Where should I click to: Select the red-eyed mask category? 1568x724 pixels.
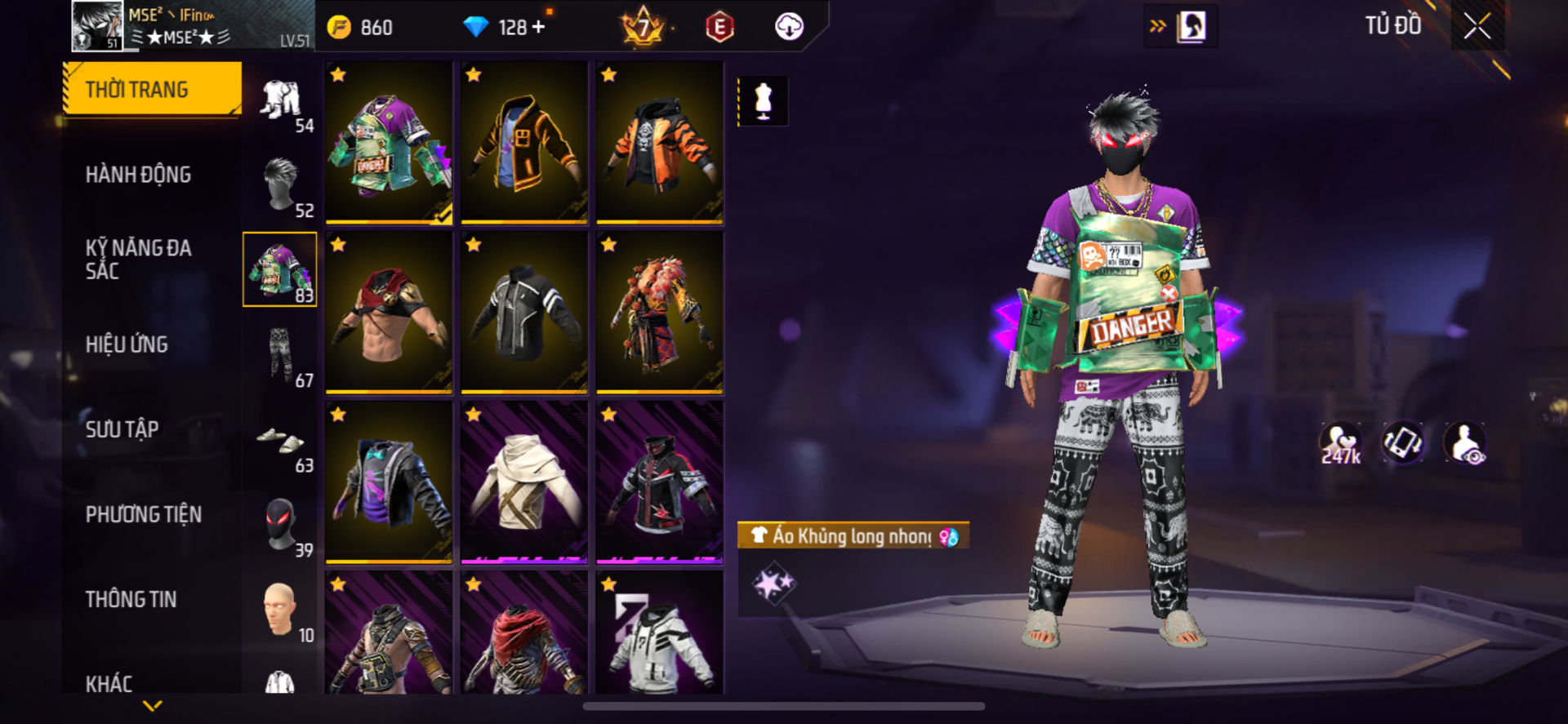280,525
